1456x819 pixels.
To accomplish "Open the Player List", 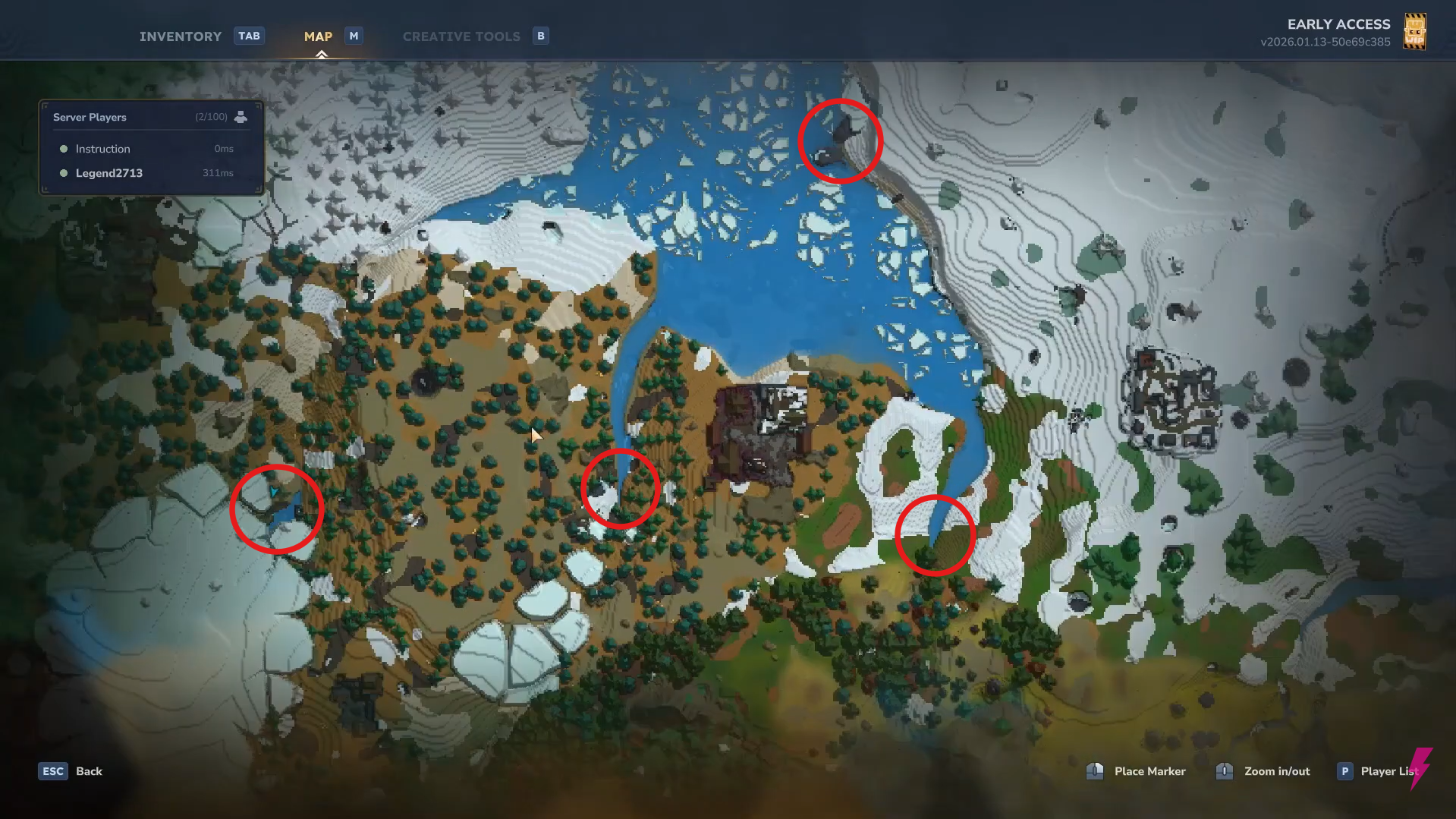I will [1389, 770].
